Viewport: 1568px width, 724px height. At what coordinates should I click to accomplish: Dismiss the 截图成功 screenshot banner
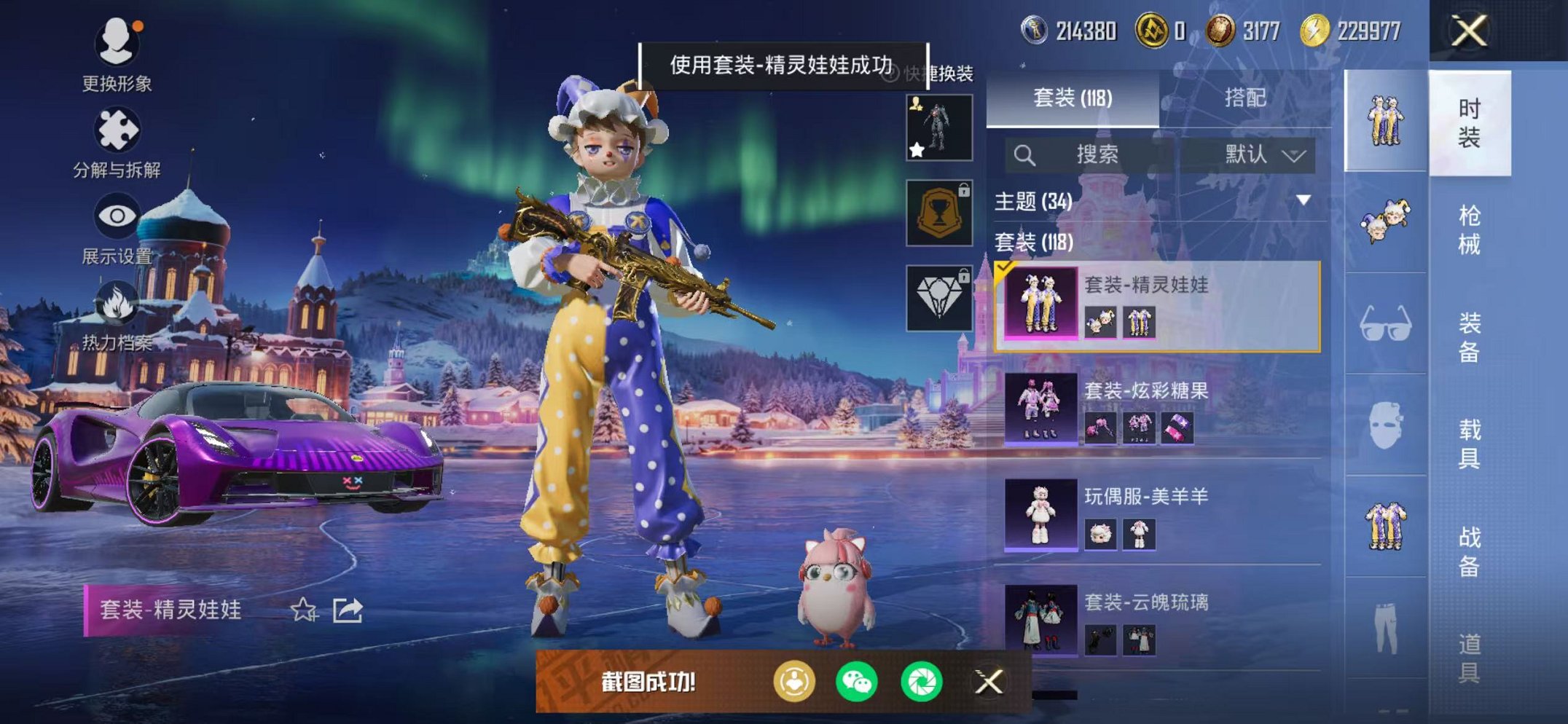pos(989,682)
